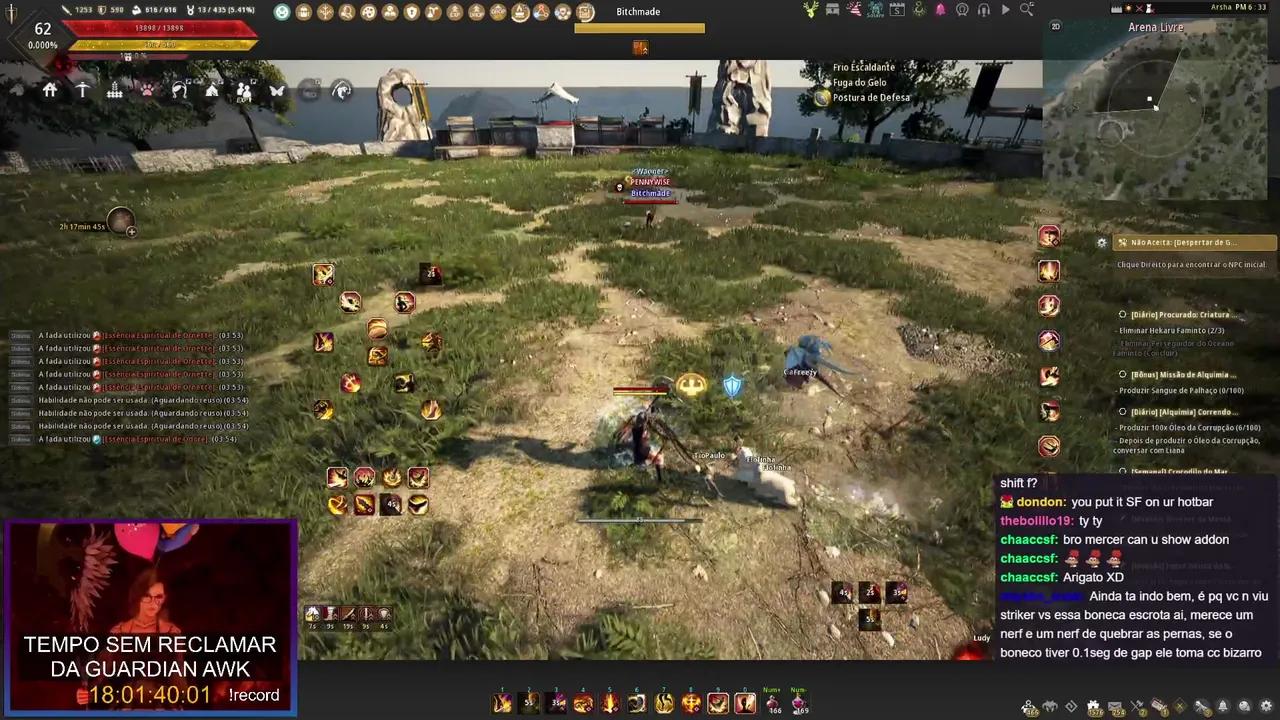The image size is (1280, 720).
Task: Toggle tracking circle for Diário Procurado: Criatura quest
Action: coord(1122,314)
